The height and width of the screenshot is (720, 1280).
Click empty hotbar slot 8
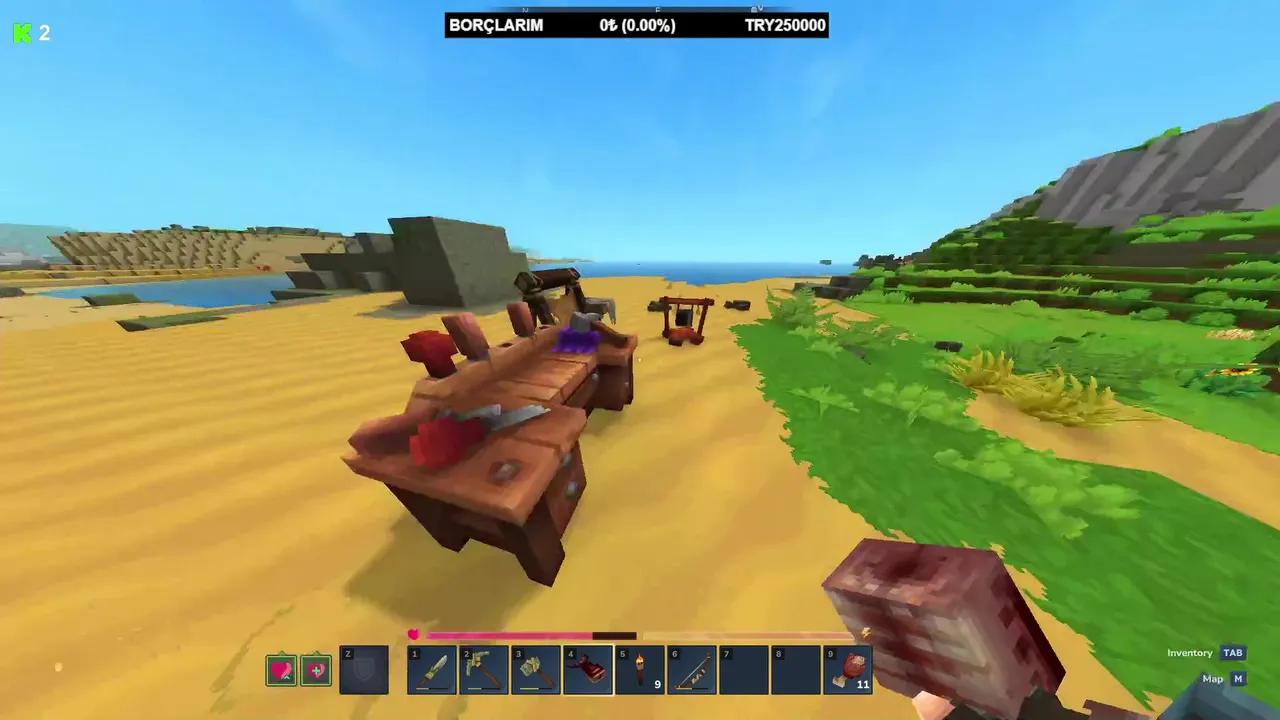click(x=797, y=668)
